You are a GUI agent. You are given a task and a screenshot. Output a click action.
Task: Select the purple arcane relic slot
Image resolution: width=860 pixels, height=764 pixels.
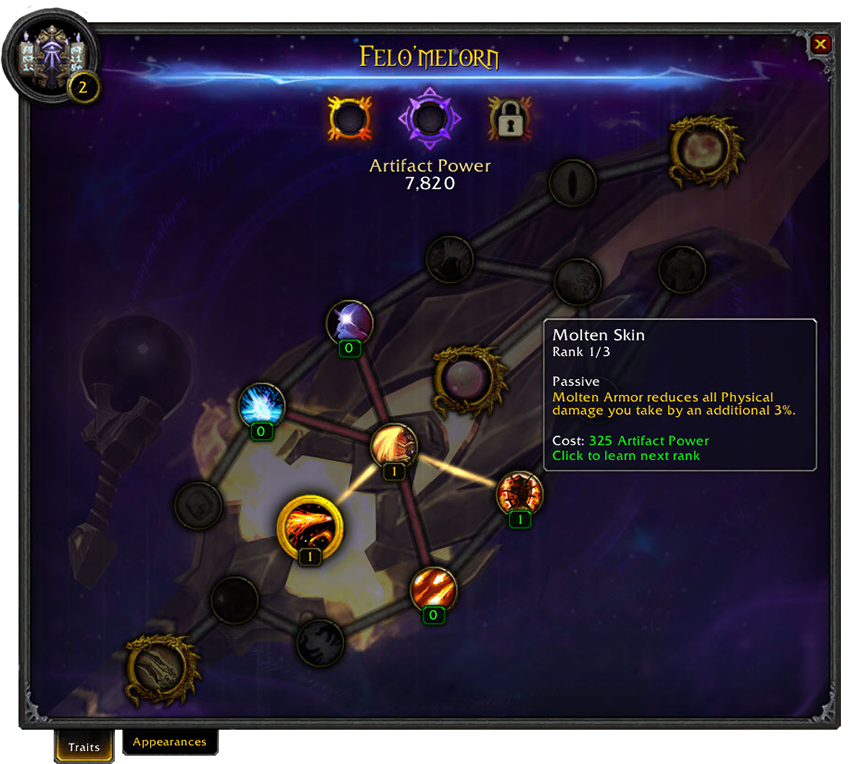(x=430, y=119)
